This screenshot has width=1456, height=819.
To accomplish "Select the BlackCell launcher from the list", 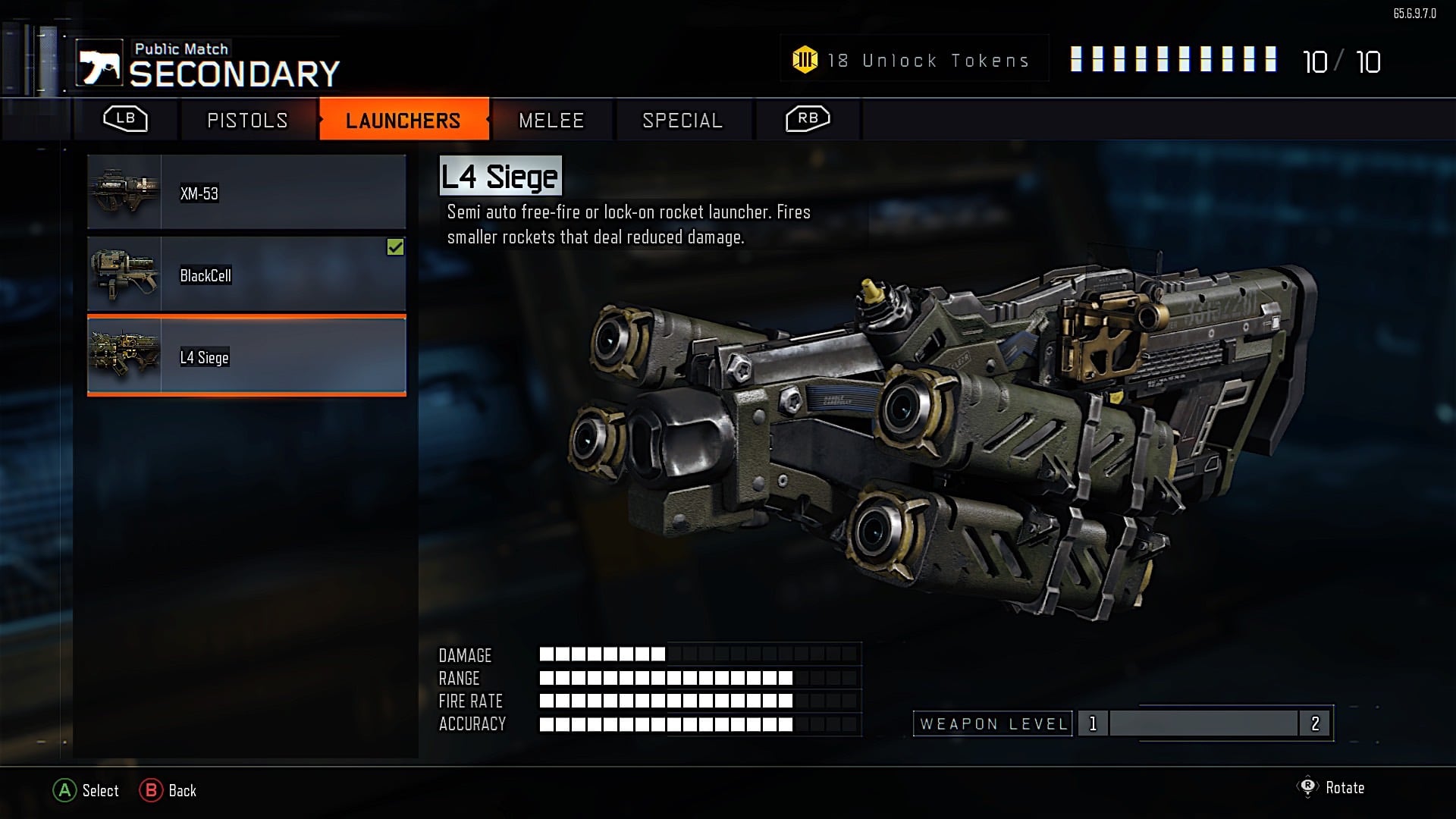I will point(246,275).
